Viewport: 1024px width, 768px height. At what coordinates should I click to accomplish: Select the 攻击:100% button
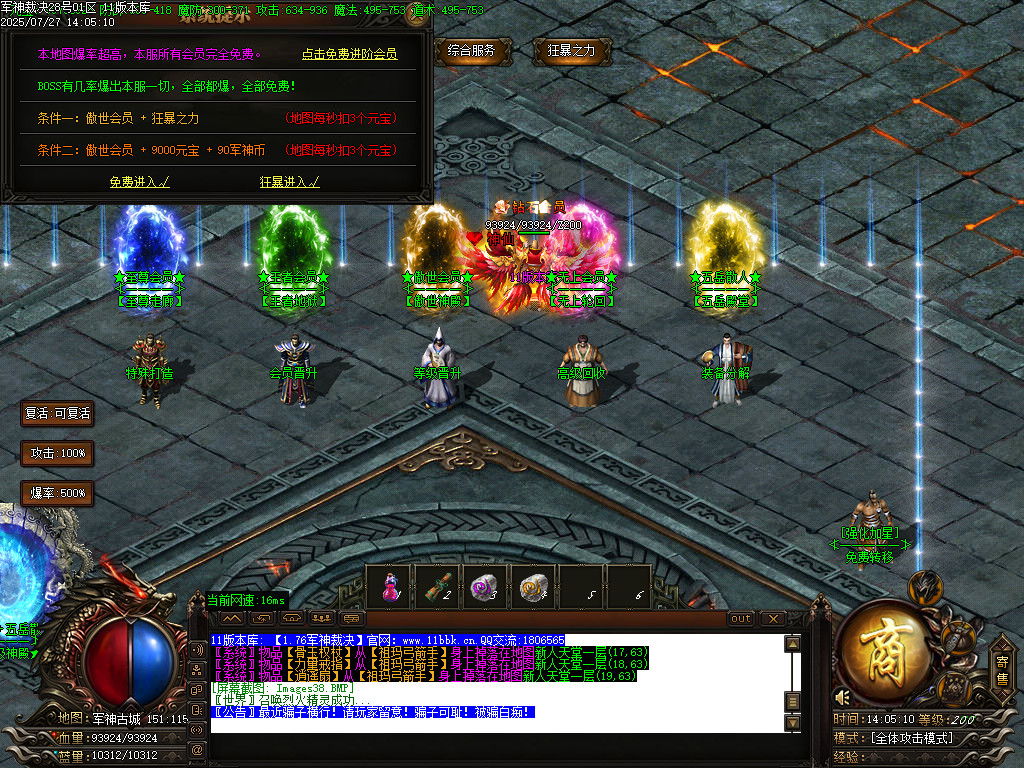57,453
